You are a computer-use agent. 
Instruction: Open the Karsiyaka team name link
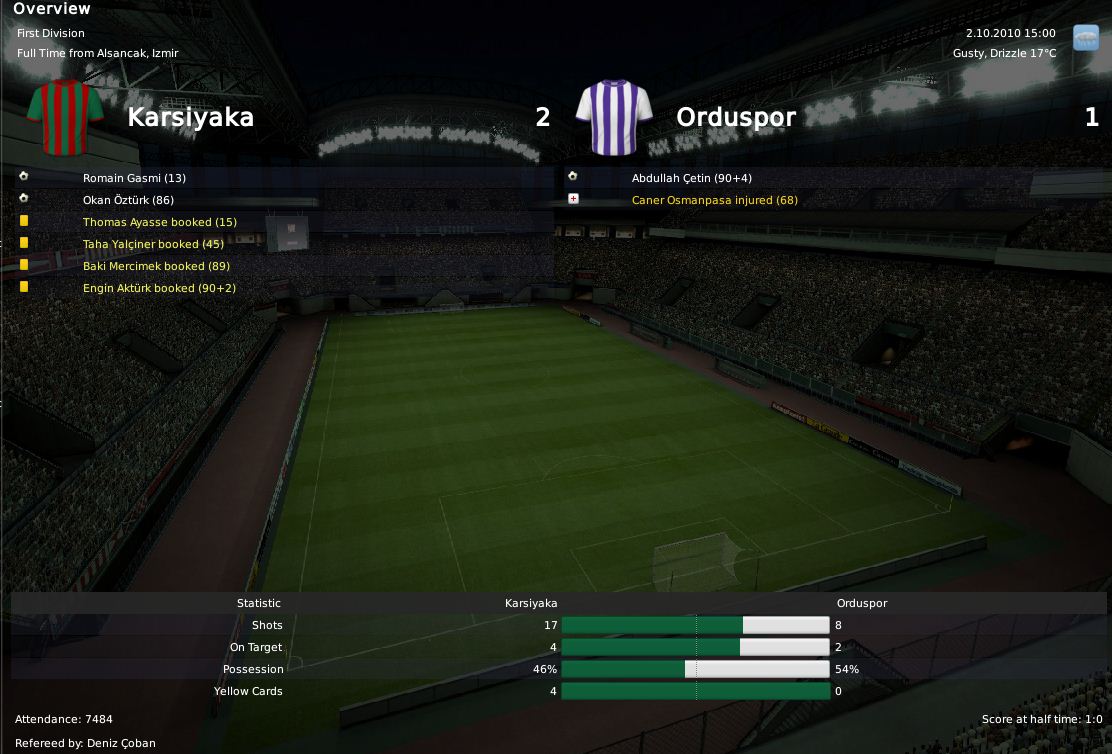point(190,117)
